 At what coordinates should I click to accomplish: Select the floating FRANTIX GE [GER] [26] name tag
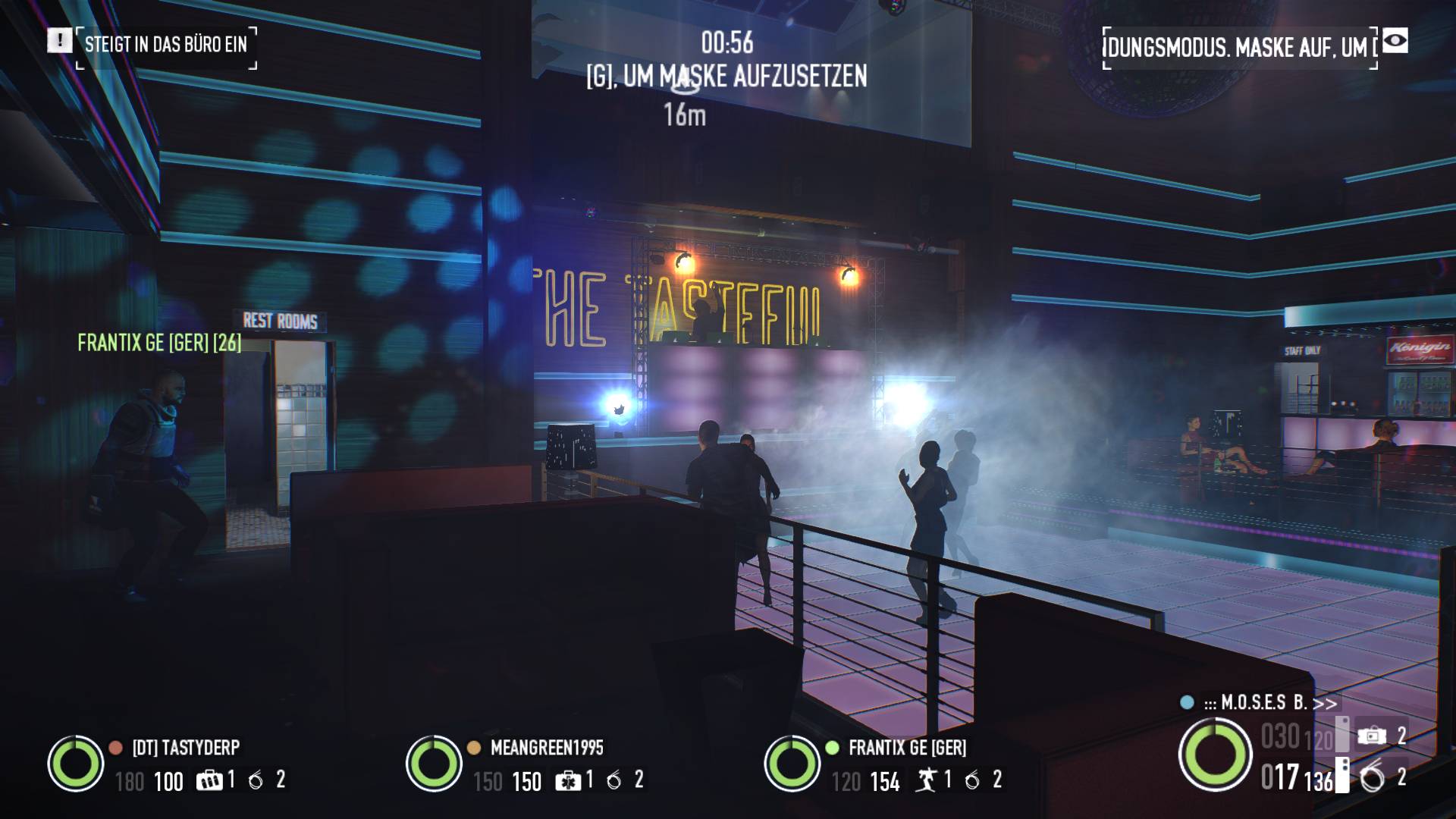(x=159, y=343)
